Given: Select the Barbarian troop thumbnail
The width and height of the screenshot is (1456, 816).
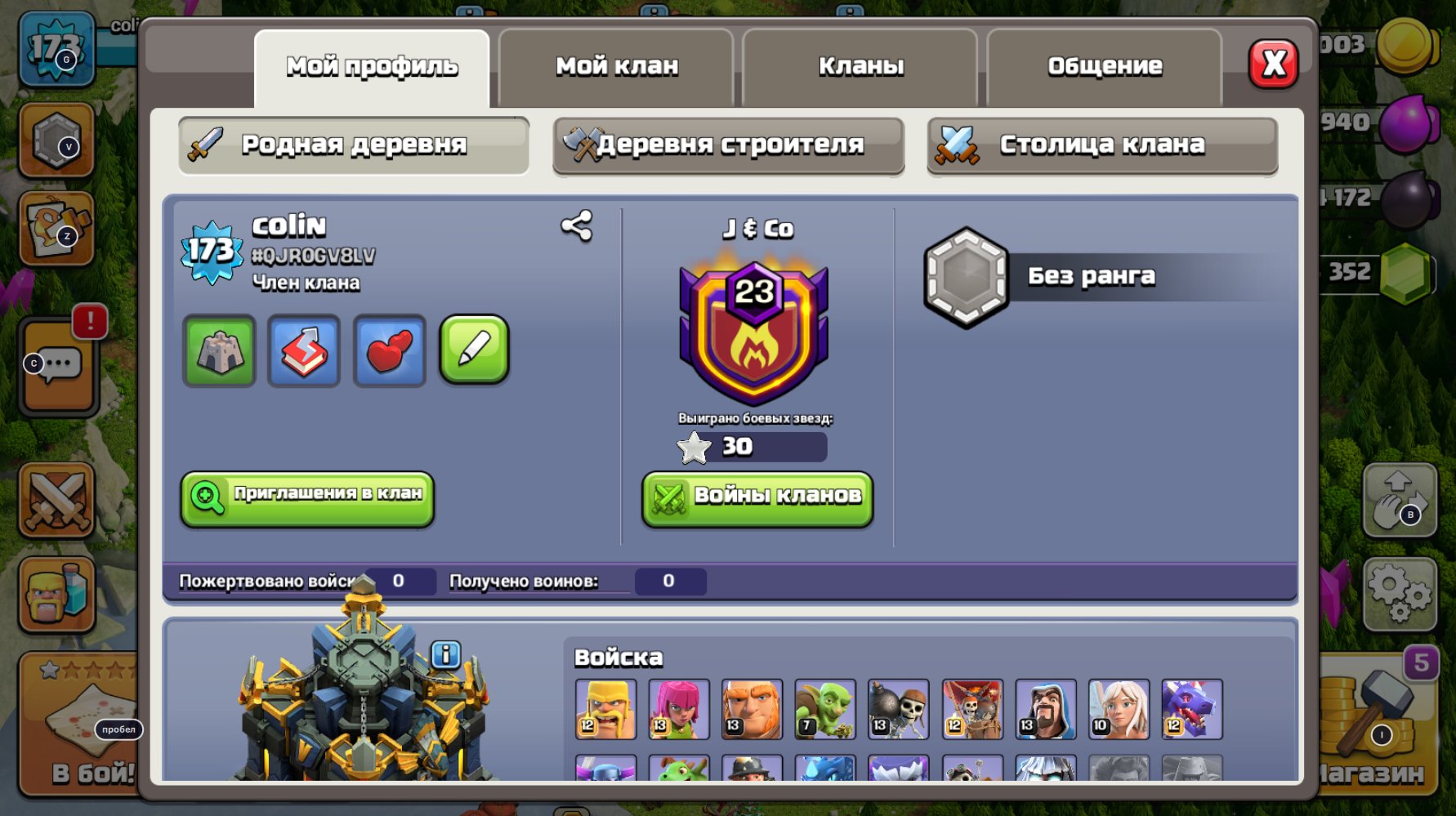Looking at the screenshot, I should 605,707.
